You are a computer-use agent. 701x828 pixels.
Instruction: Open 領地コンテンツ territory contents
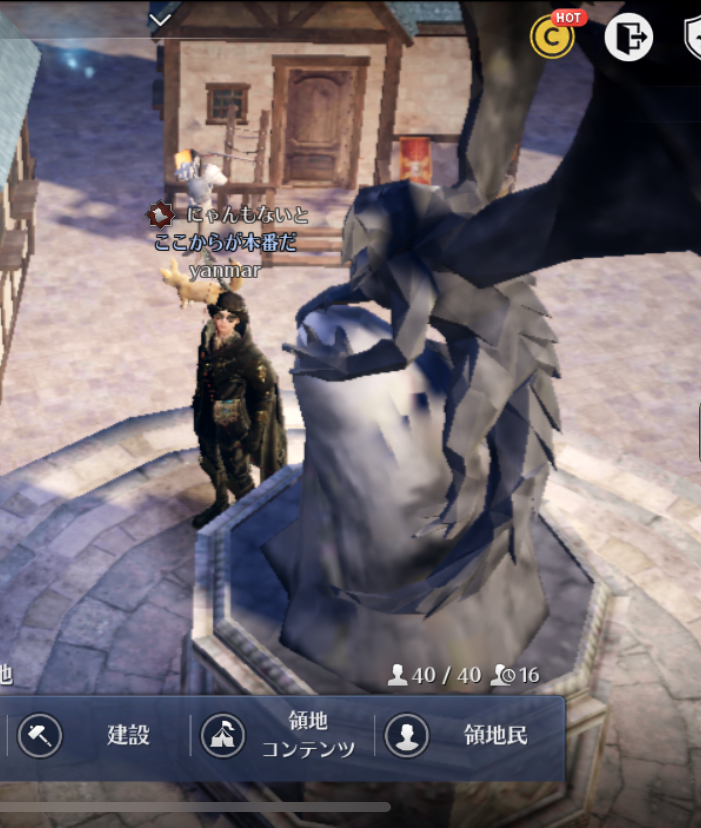280,736
